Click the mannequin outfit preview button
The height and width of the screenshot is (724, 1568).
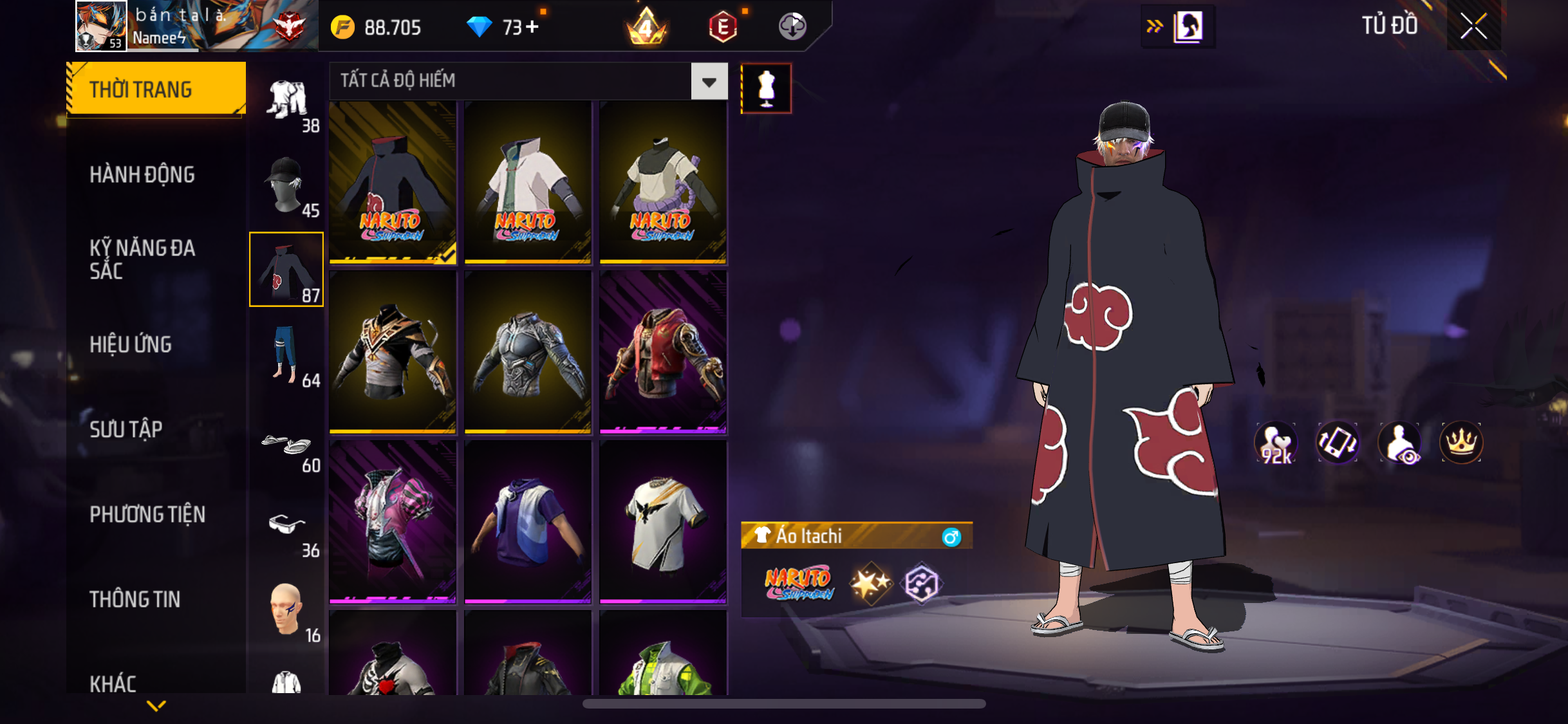(766, 89)
